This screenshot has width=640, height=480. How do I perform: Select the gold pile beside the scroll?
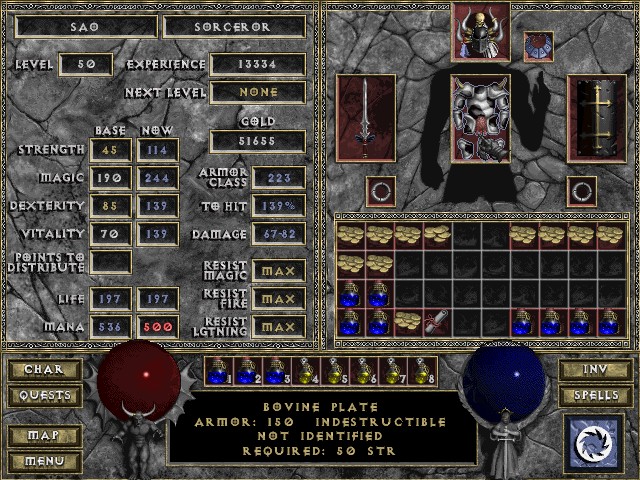[x=408, y=322]
